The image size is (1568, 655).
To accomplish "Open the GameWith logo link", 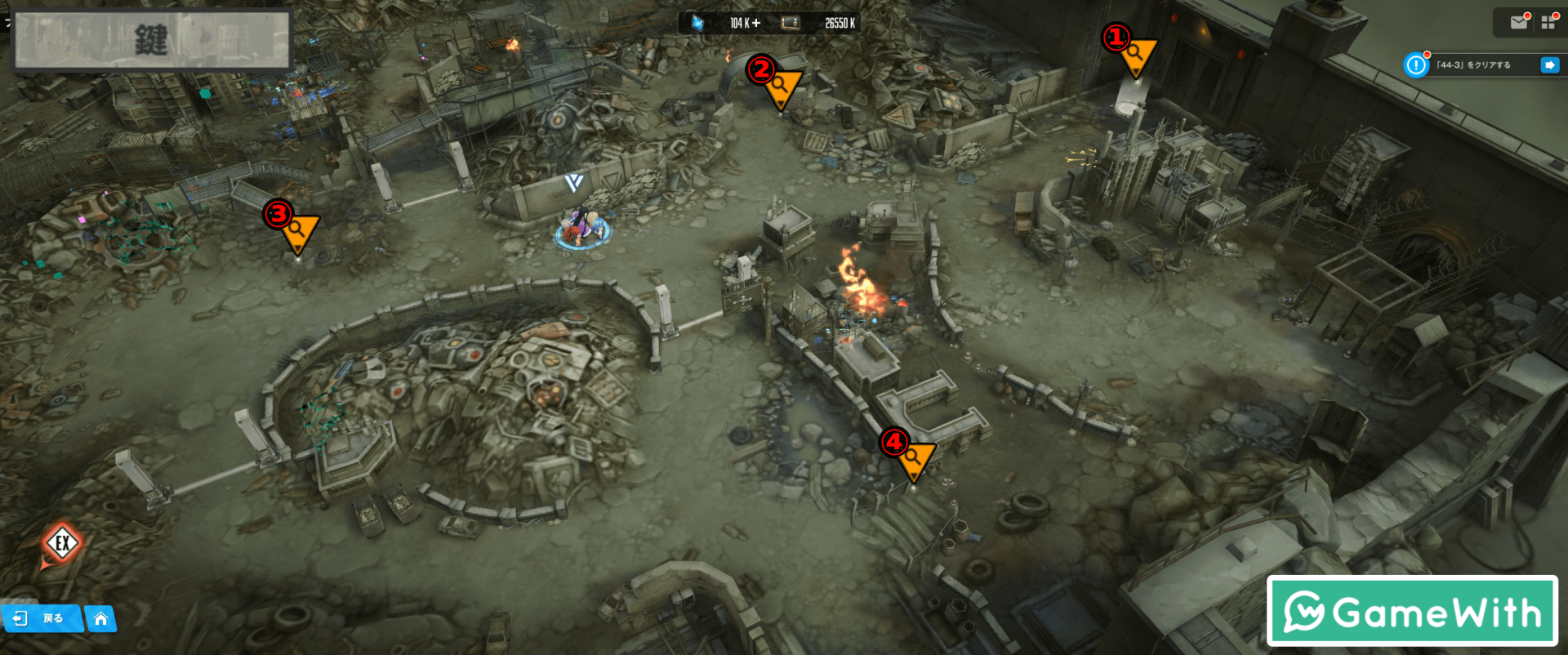I will [1412, 611].
